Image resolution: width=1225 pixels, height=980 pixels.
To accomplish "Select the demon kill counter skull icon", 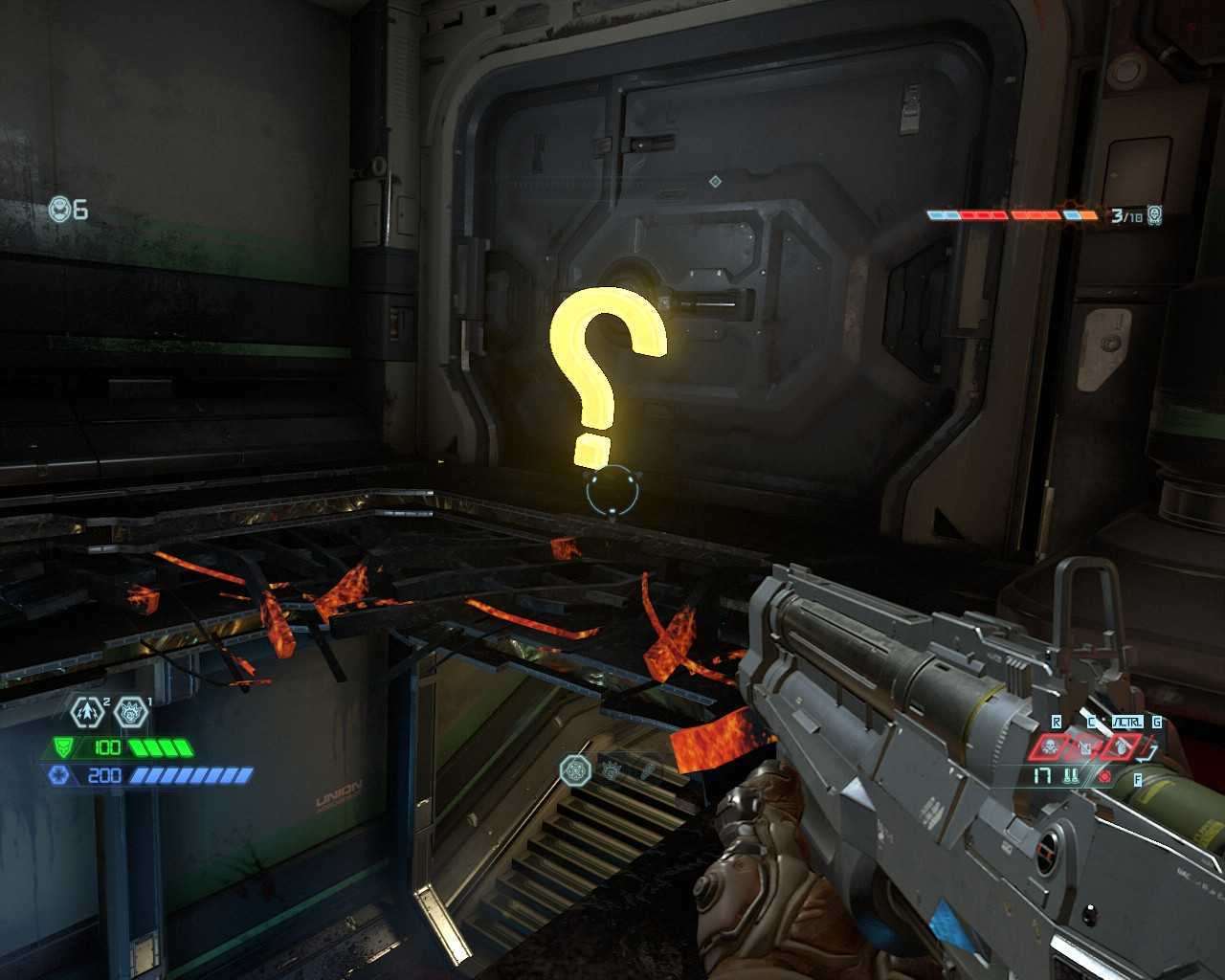I will click(x=1155, y=215).
